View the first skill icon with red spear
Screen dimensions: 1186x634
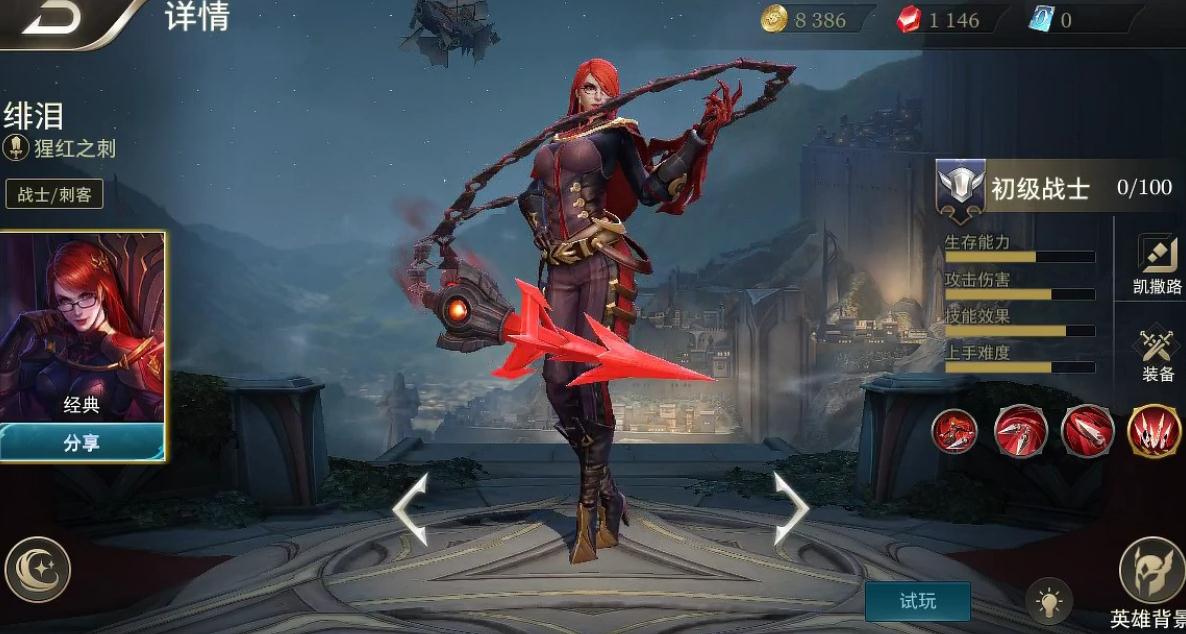point(955,432)
